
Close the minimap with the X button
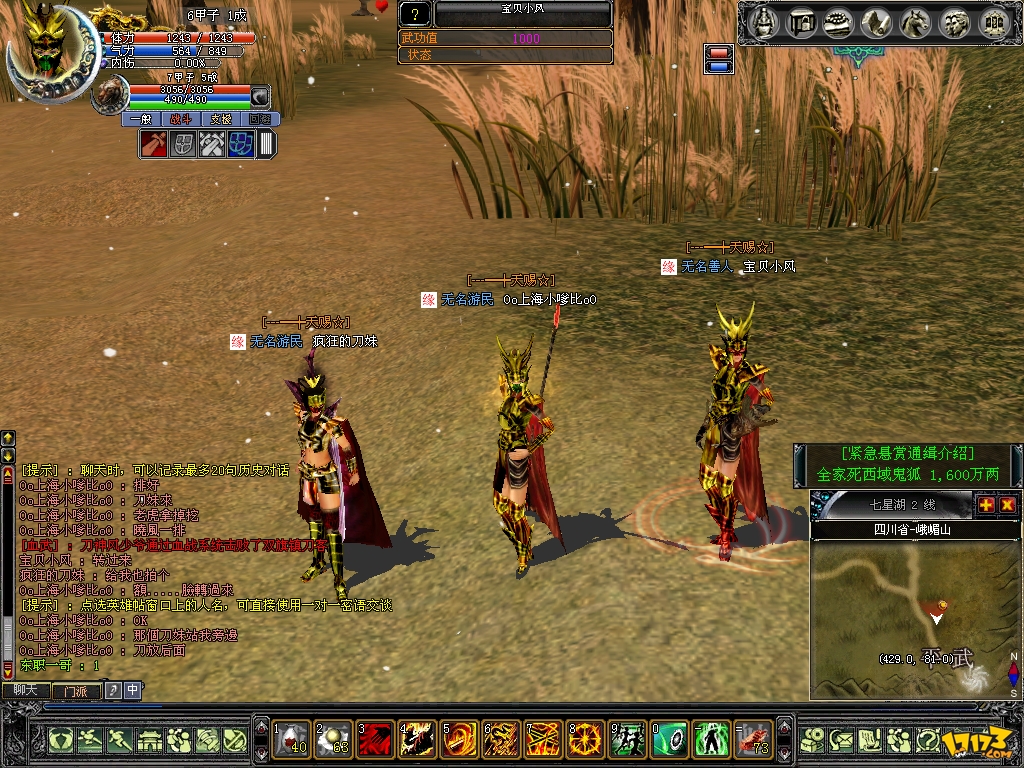[x=1007, y=504]
